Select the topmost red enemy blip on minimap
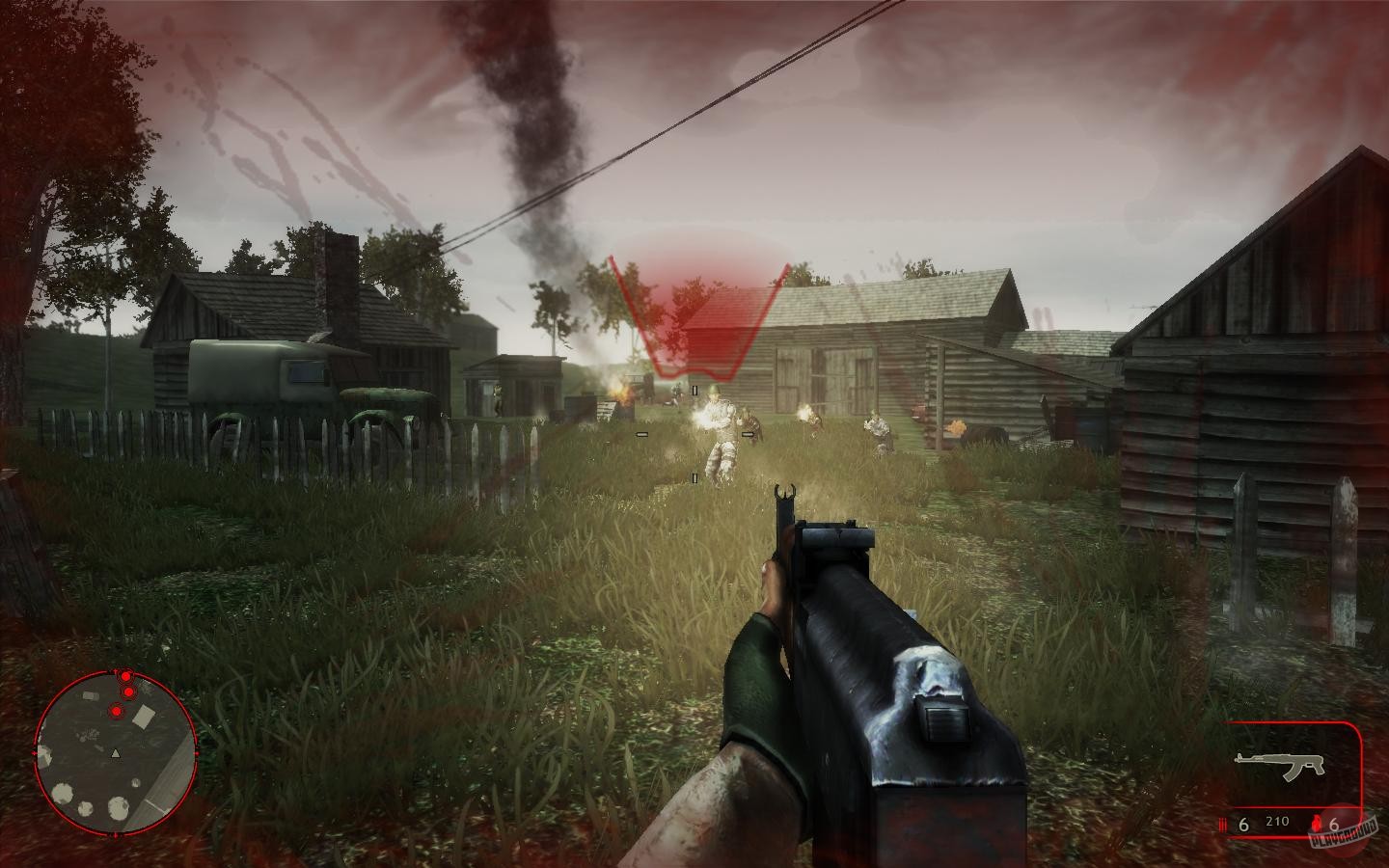 (x=125, y=676)
